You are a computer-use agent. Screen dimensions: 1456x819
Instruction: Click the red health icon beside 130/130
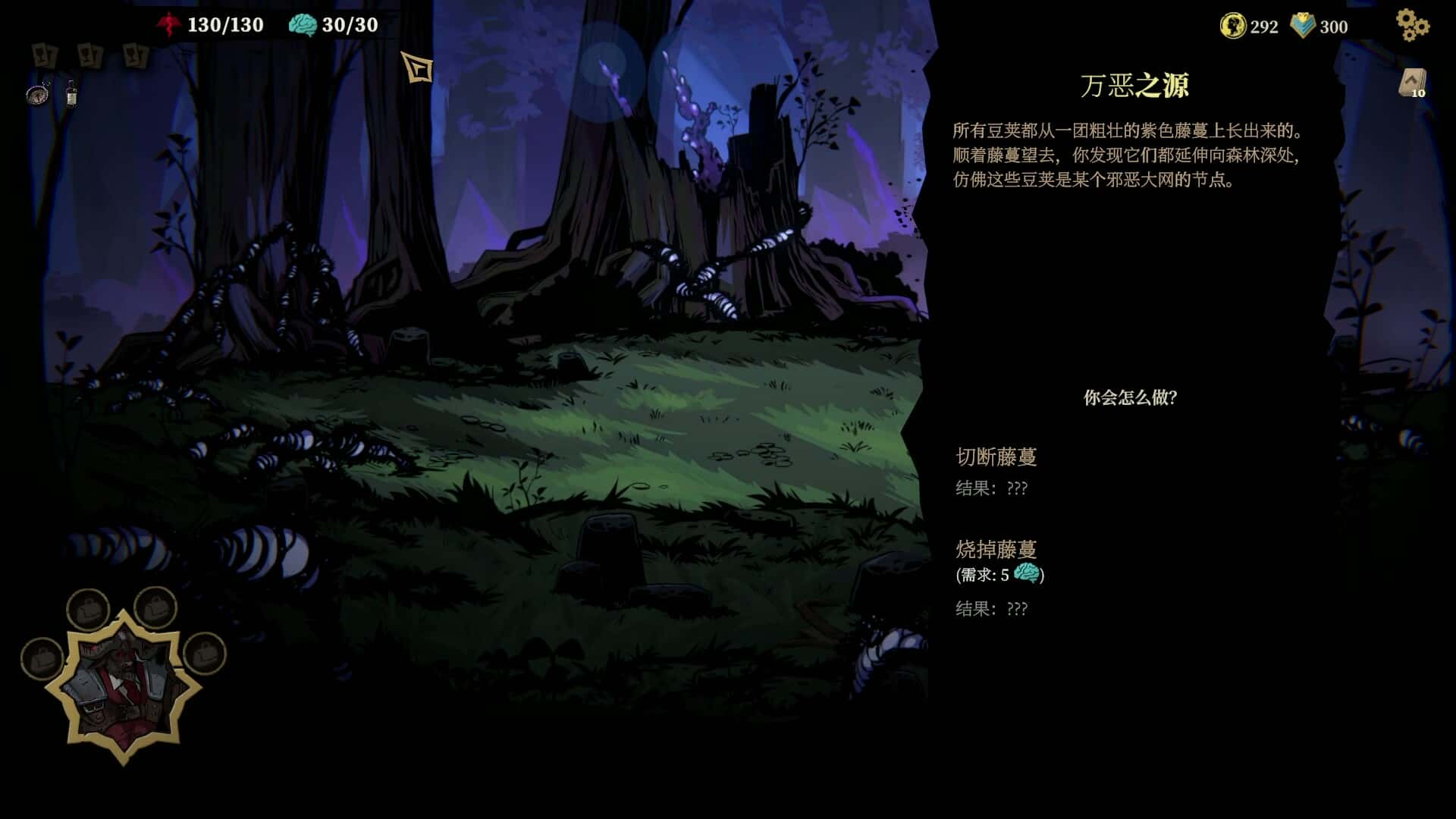tap(170, 25)
